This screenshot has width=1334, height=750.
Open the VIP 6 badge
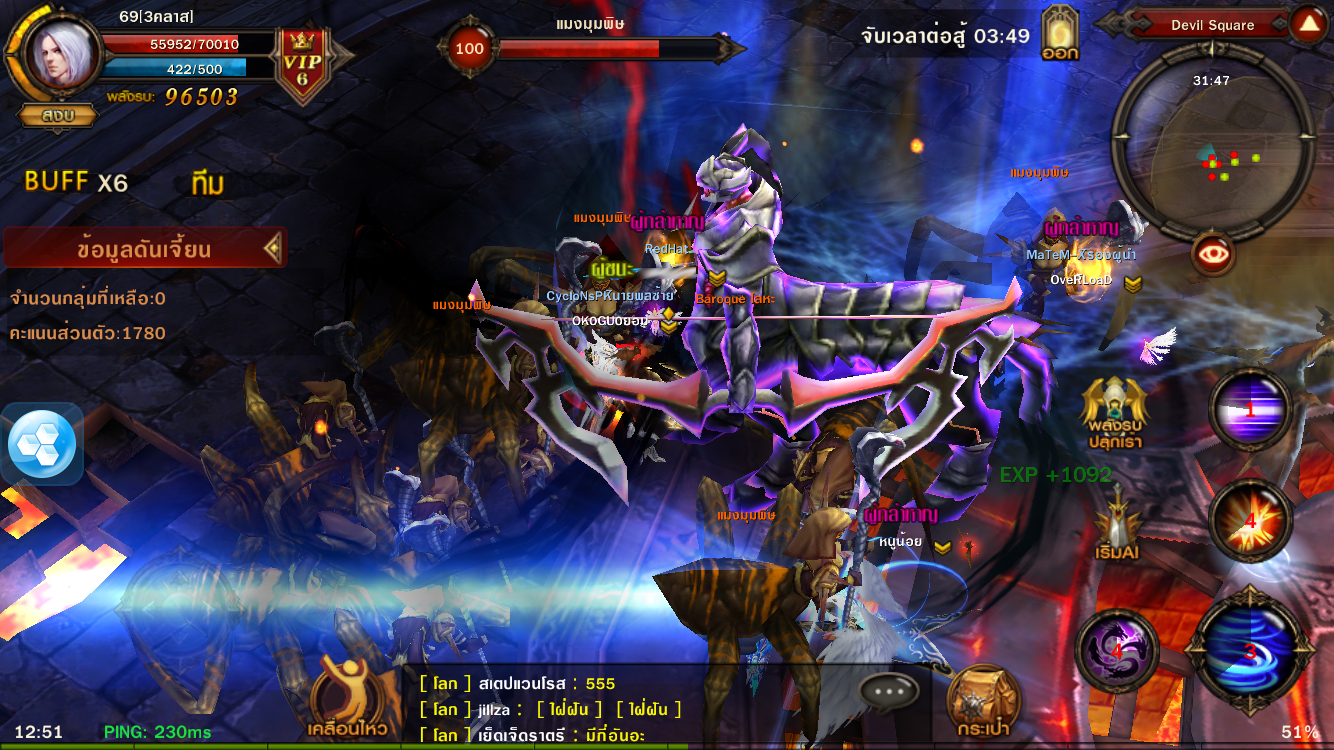click(301, 66)
